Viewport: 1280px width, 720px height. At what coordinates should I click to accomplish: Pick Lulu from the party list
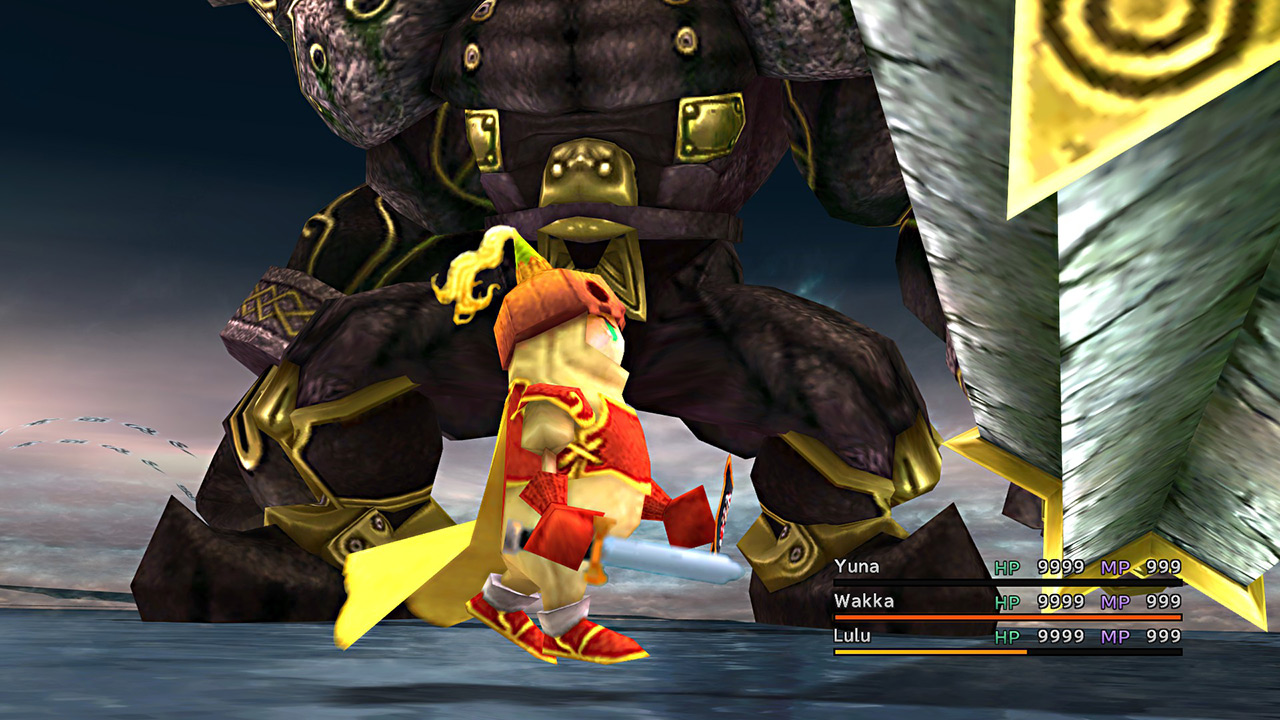pos(852,636)
